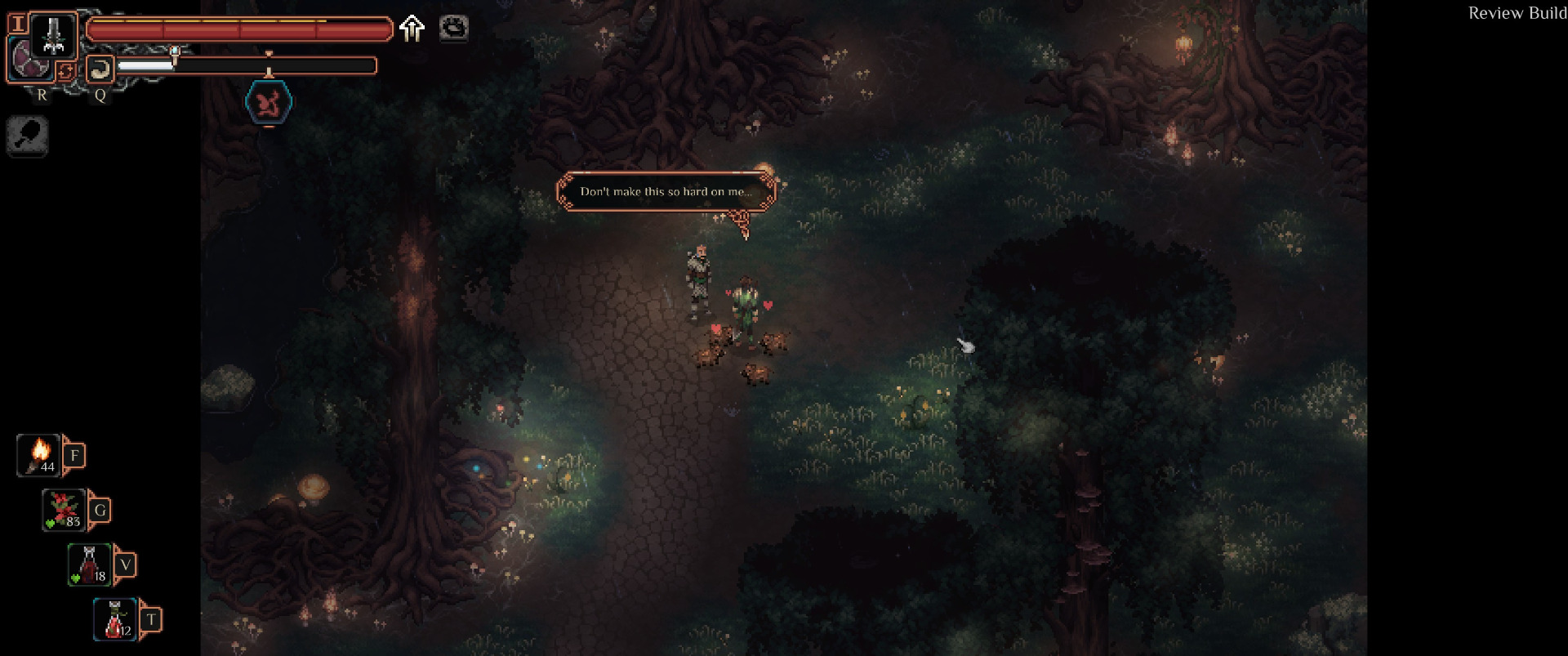Swap weapon sets with the cycle arrows icon

66,71
